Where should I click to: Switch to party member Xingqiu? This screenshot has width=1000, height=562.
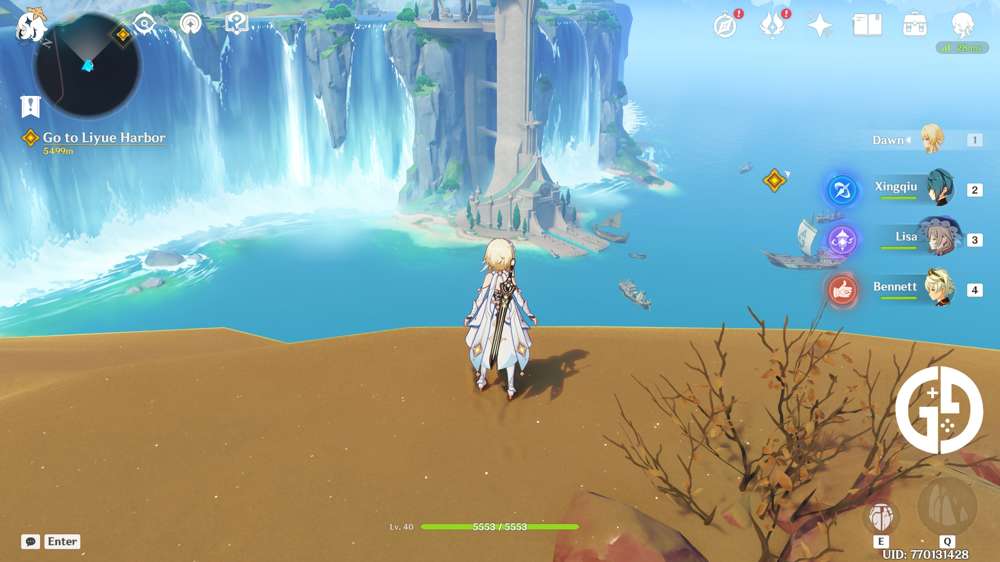pos(938,187)
